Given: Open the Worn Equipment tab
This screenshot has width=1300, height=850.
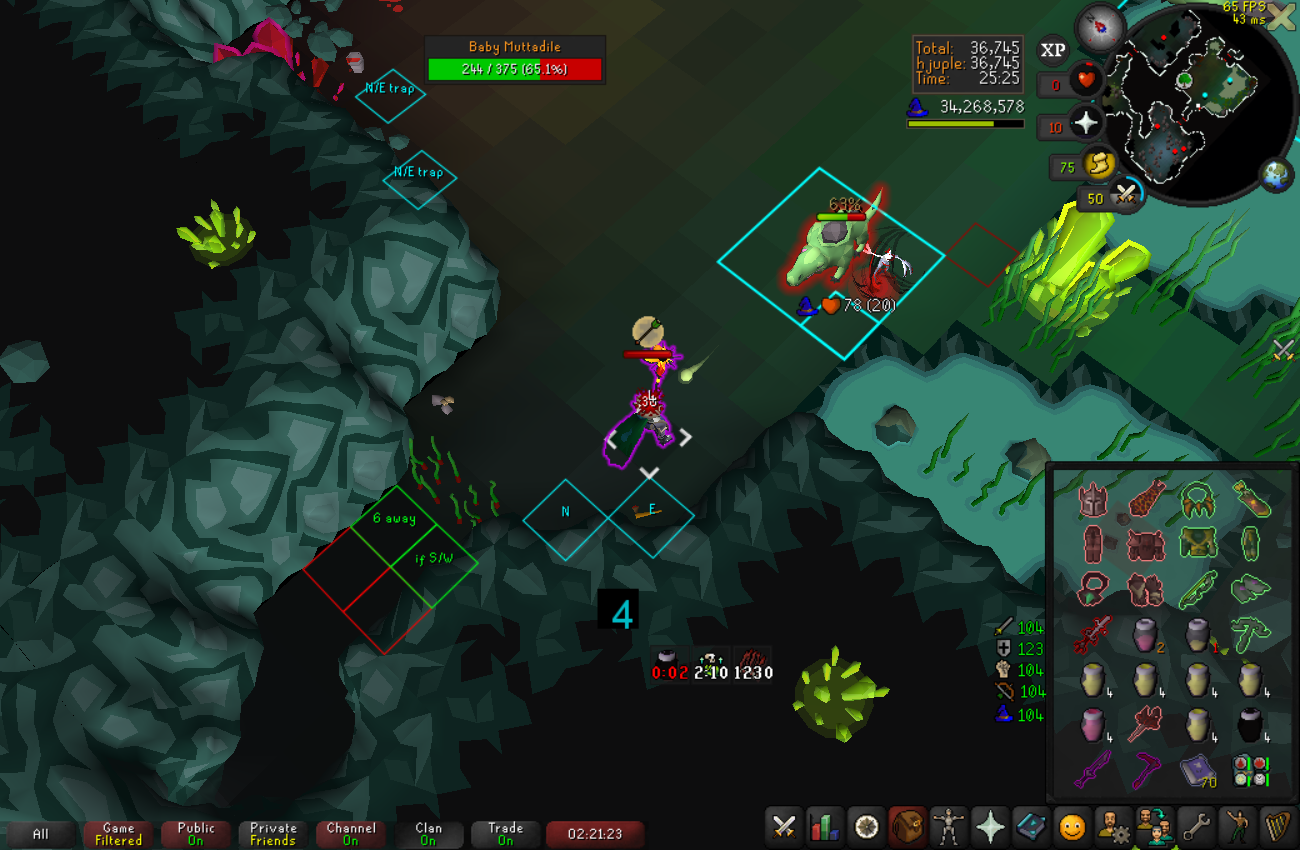Looking at the screenshot, I should pyautogui.click(x=948, y=827).
